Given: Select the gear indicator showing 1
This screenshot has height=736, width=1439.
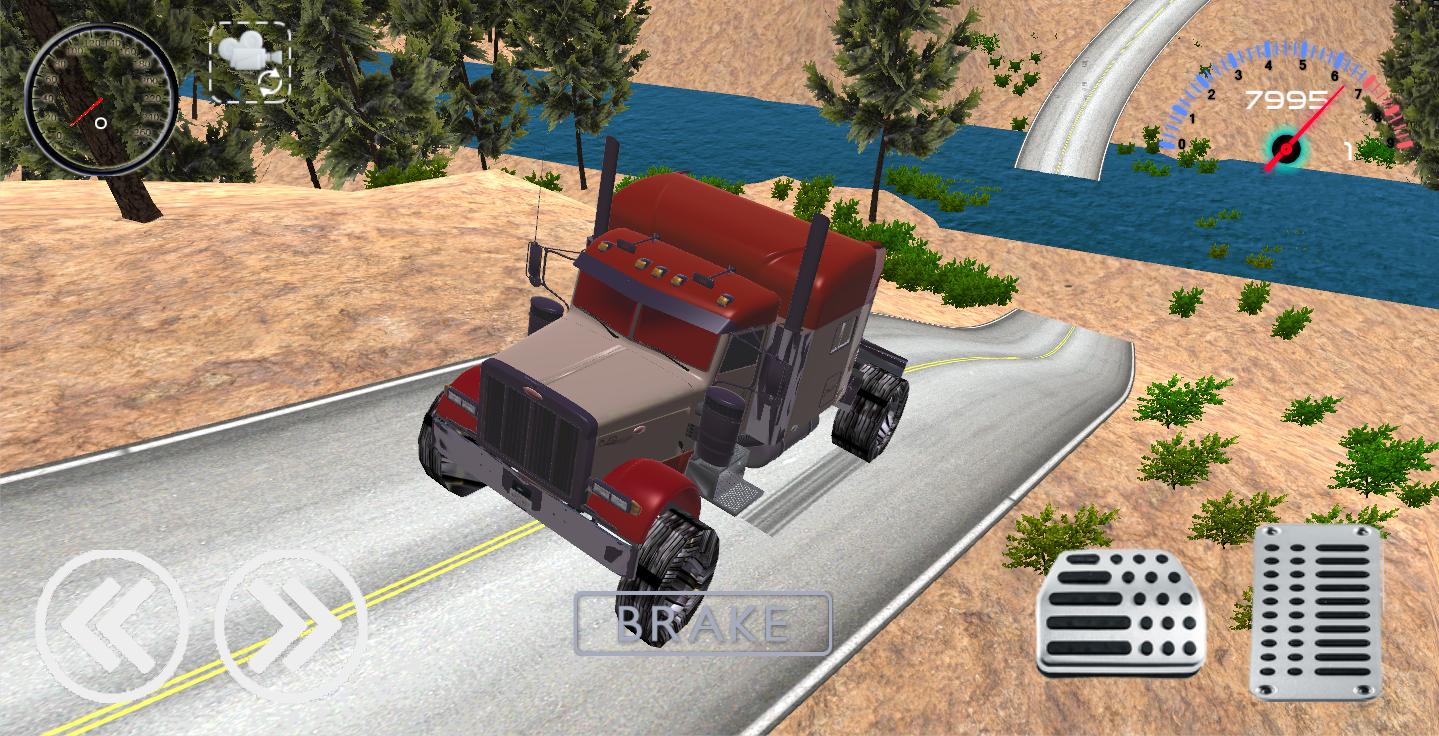Looking at the screenshot, I should (1350, 150).
